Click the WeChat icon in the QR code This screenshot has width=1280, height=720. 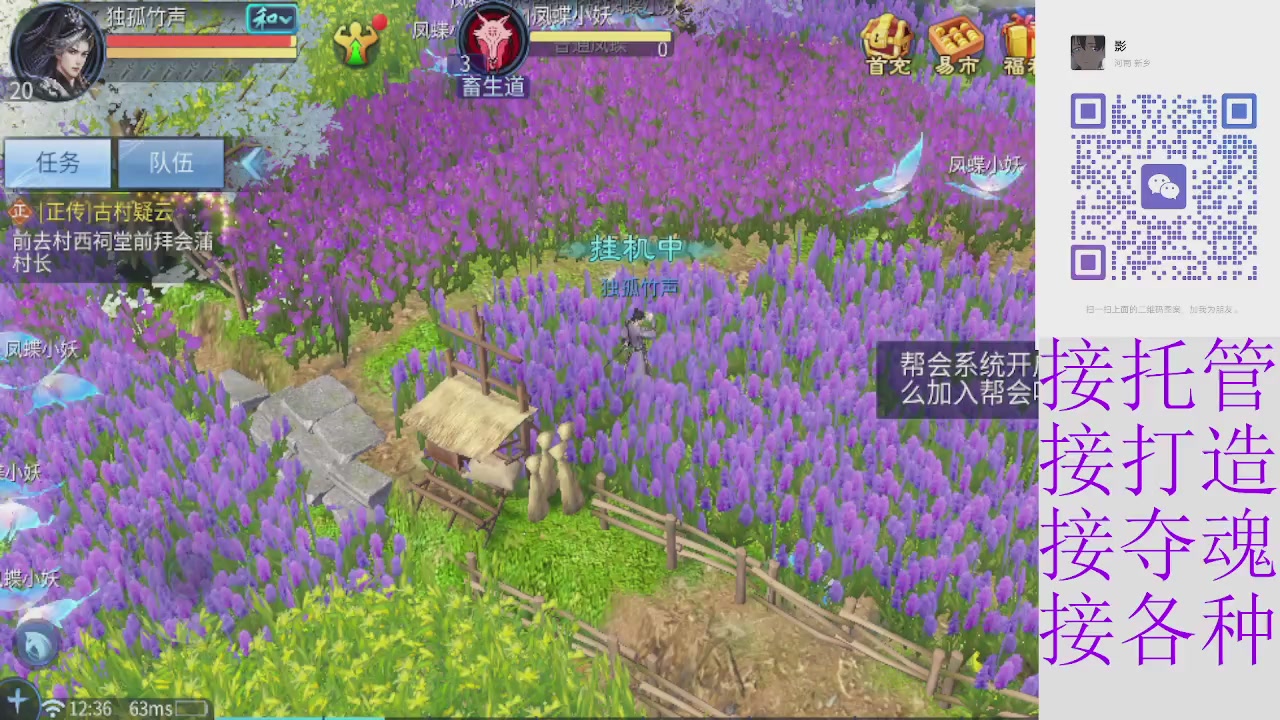pyautogui.click(x=1163, y=187)
